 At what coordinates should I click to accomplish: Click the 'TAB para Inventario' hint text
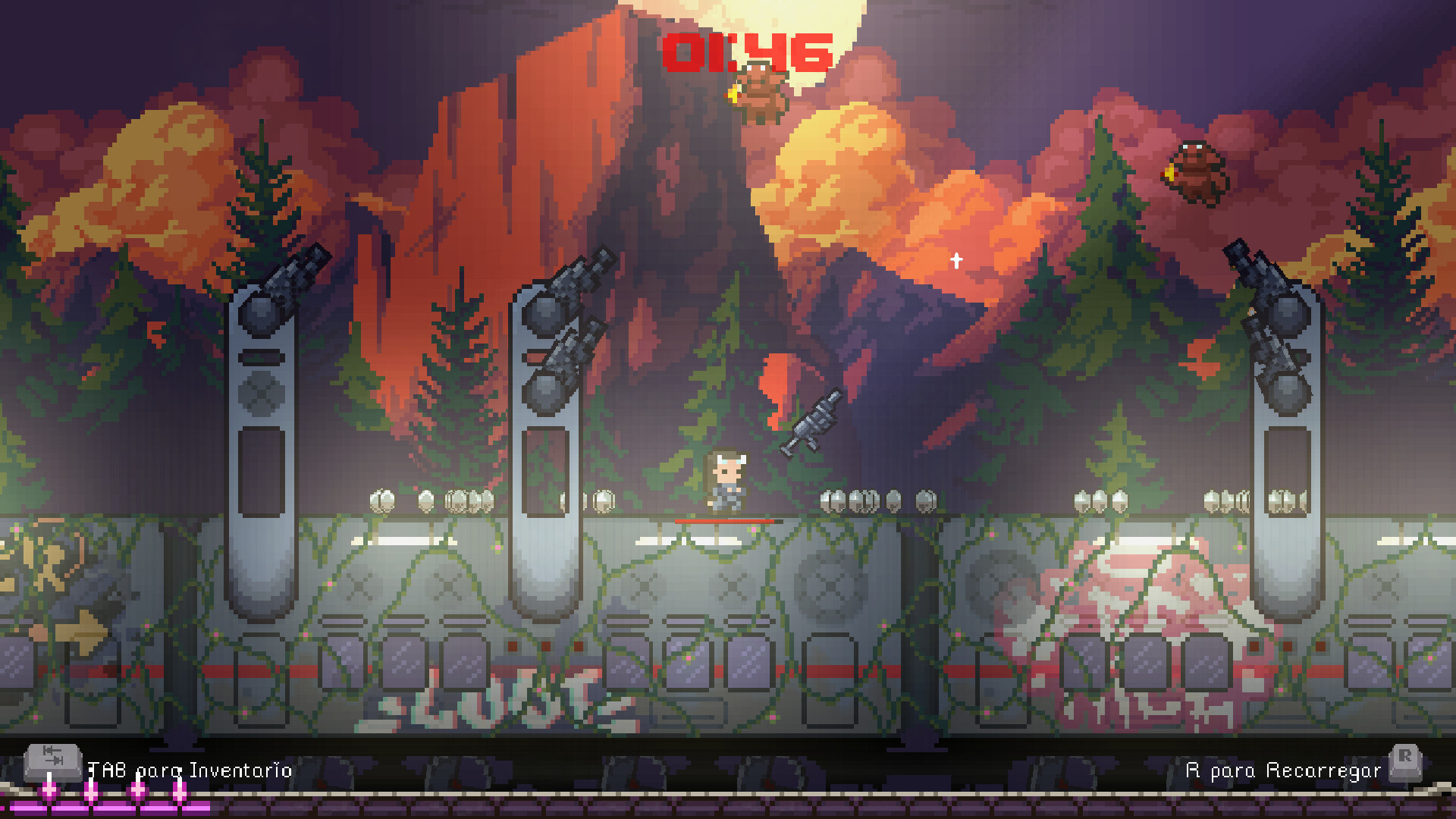(188, 770)
